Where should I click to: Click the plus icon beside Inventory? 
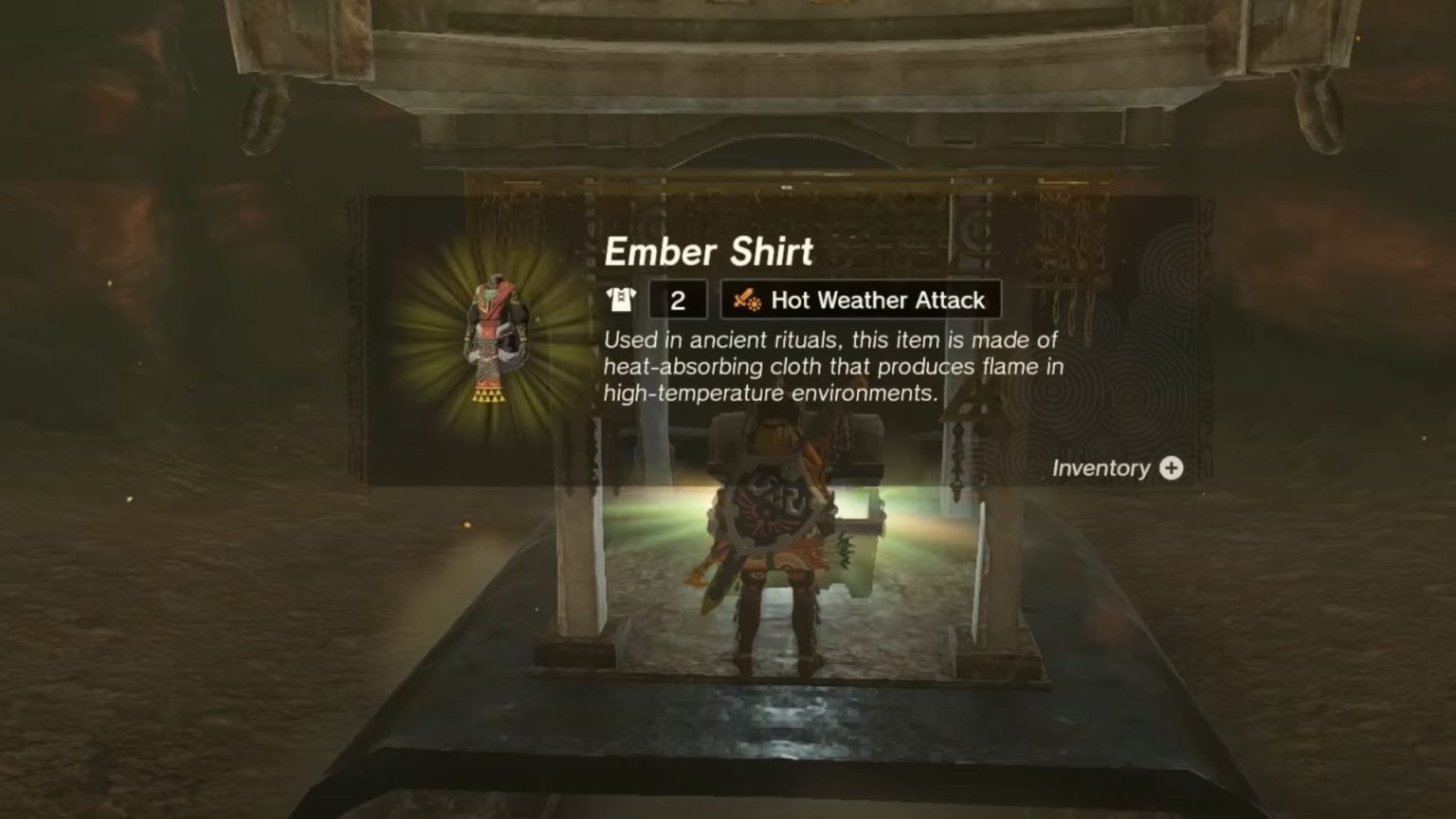coord(1172,467)
